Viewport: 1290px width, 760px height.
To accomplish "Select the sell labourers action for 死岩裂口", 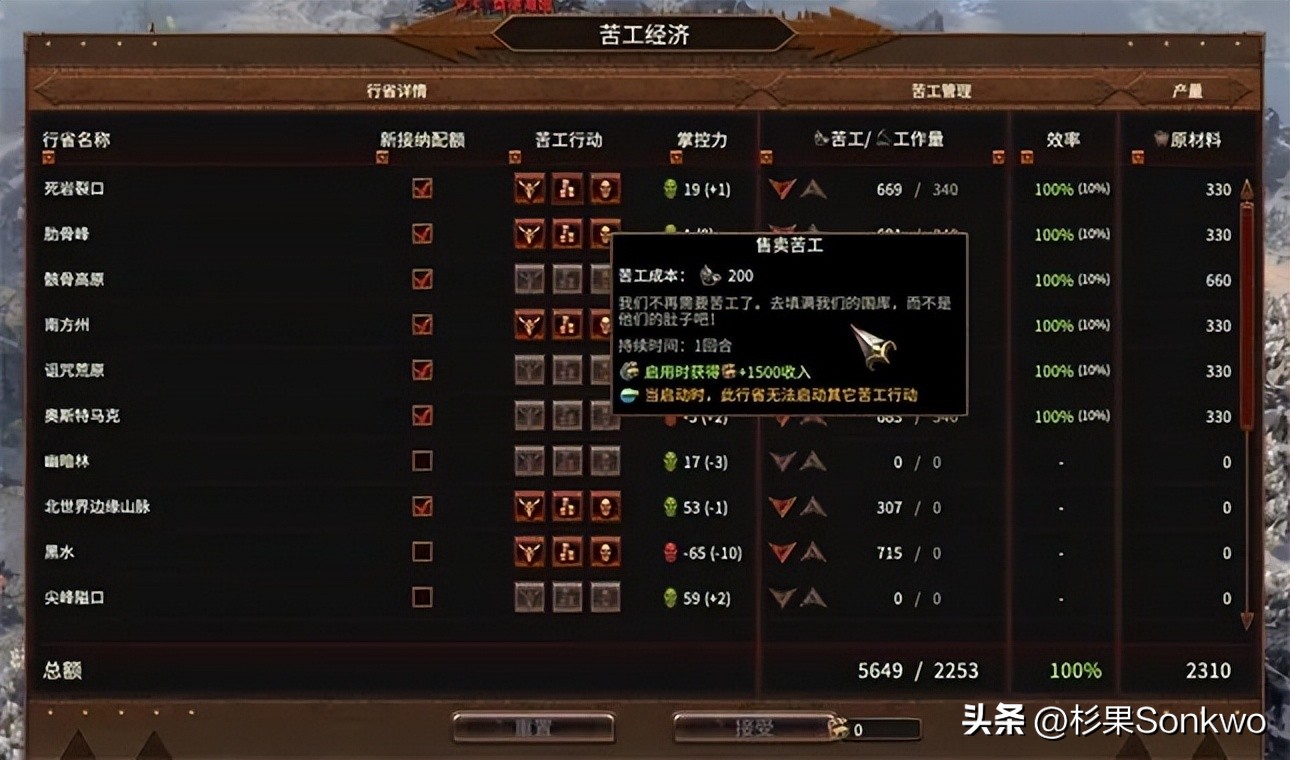I will tap(567, 188).
